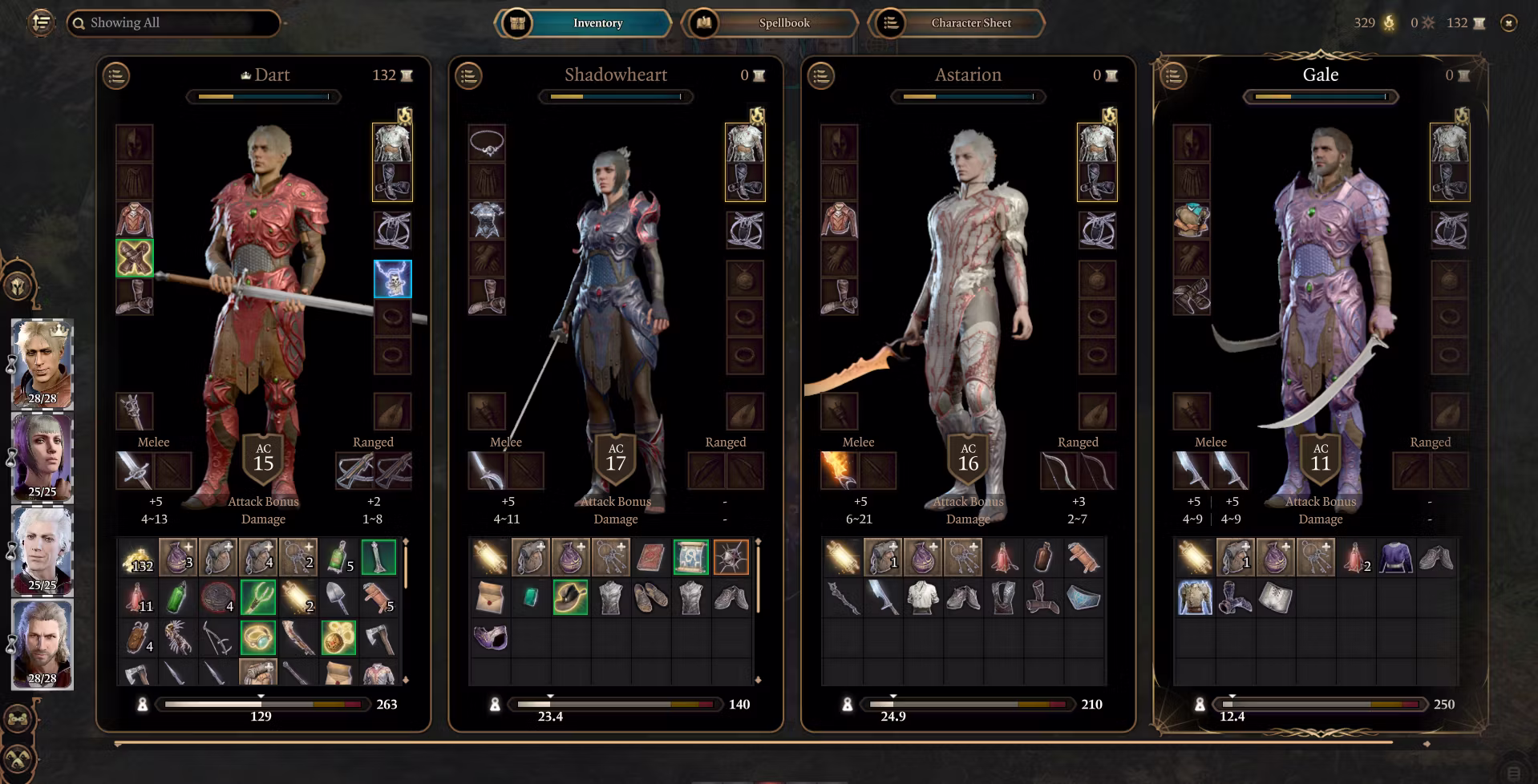Viewport: 1538px width, 784px height.
Task: Open the Character Sheet tab
Action: click(957, 23)
